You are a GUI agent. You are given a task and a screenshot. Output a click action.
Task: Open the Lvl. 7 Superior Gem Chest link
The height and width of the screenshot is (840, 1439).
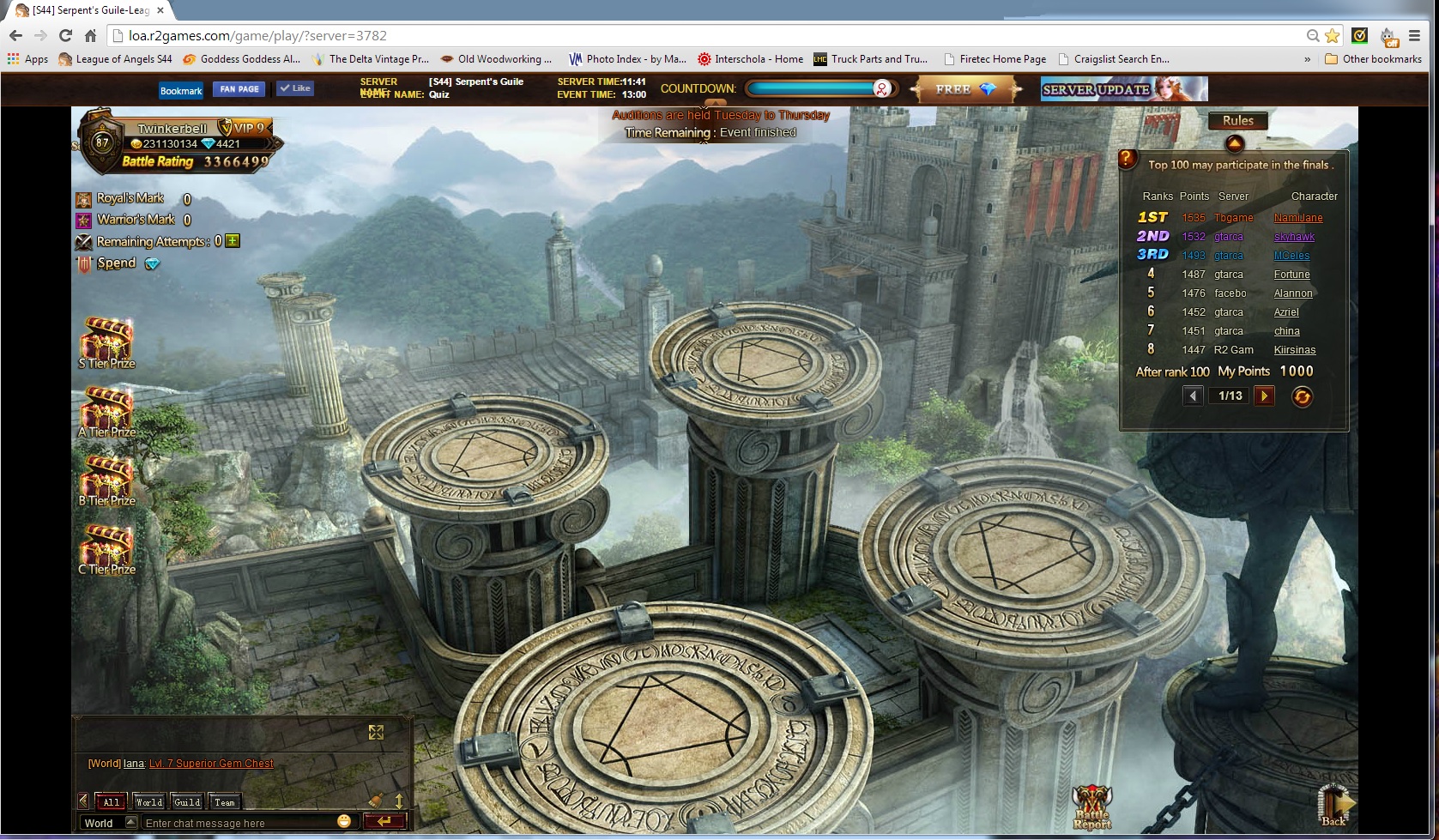click(x=211, y=764)
